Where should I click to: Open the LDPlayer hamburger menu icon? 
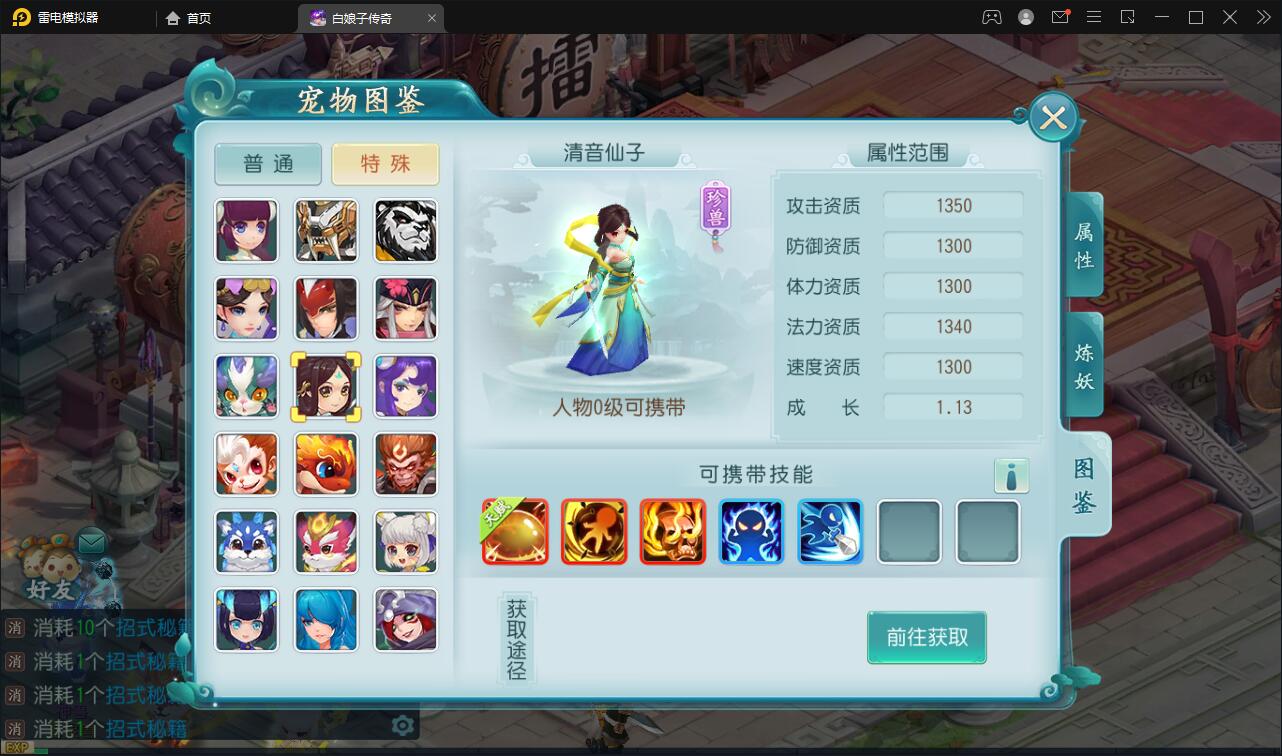[x=1094, y=17]
